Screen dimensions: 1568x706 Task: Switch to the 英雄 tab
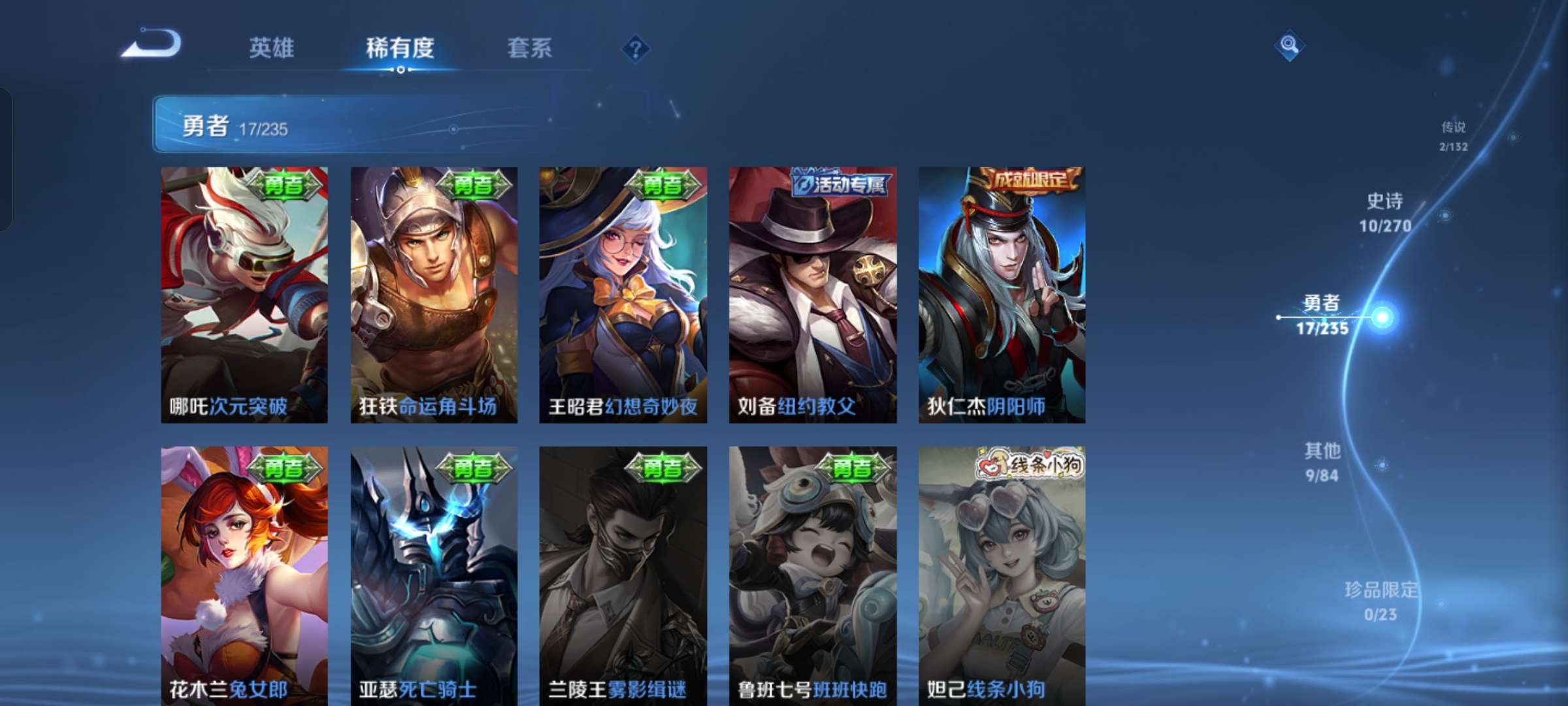click(x=271, y=48)
